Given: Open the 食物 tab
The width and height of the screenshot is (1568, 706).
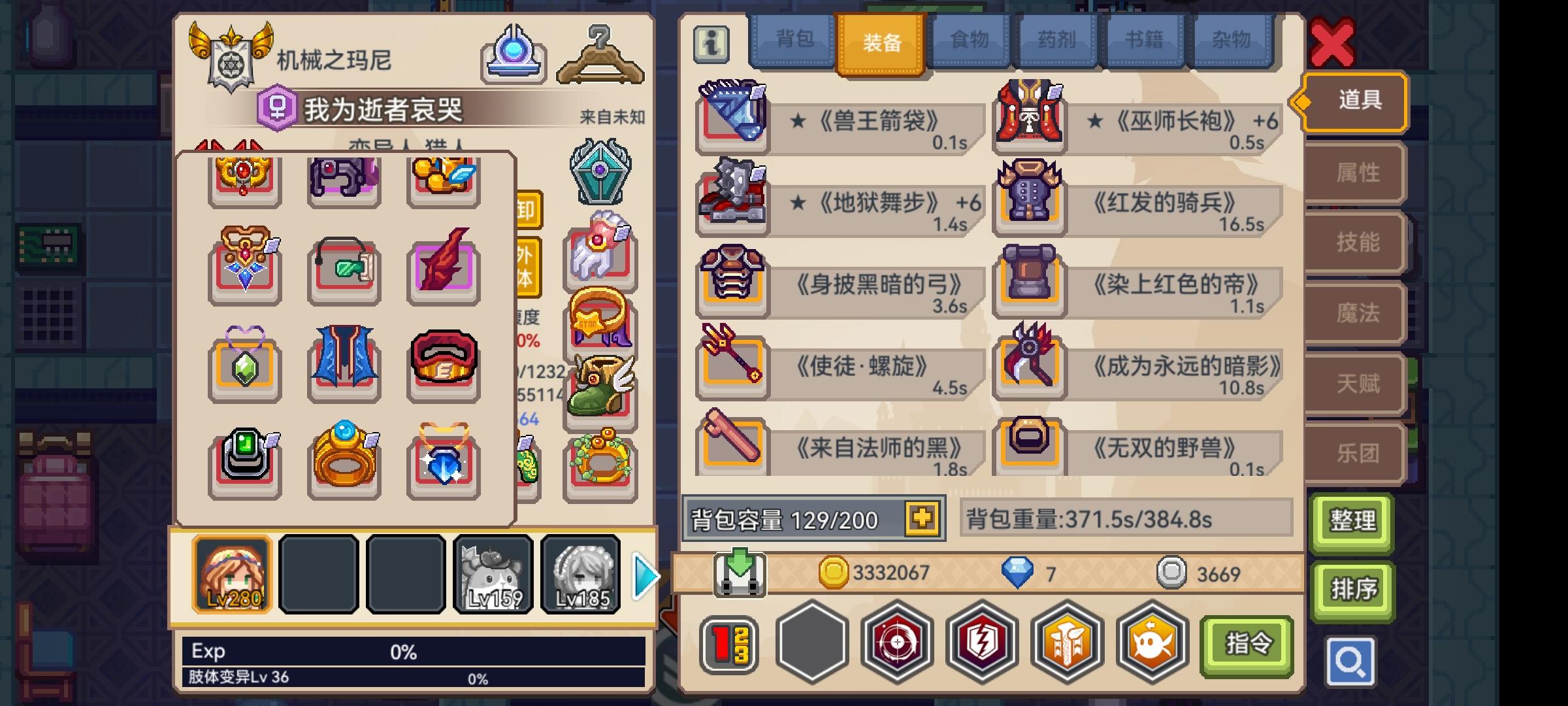Looking at the screenshot, I should (x=967, y=41).
